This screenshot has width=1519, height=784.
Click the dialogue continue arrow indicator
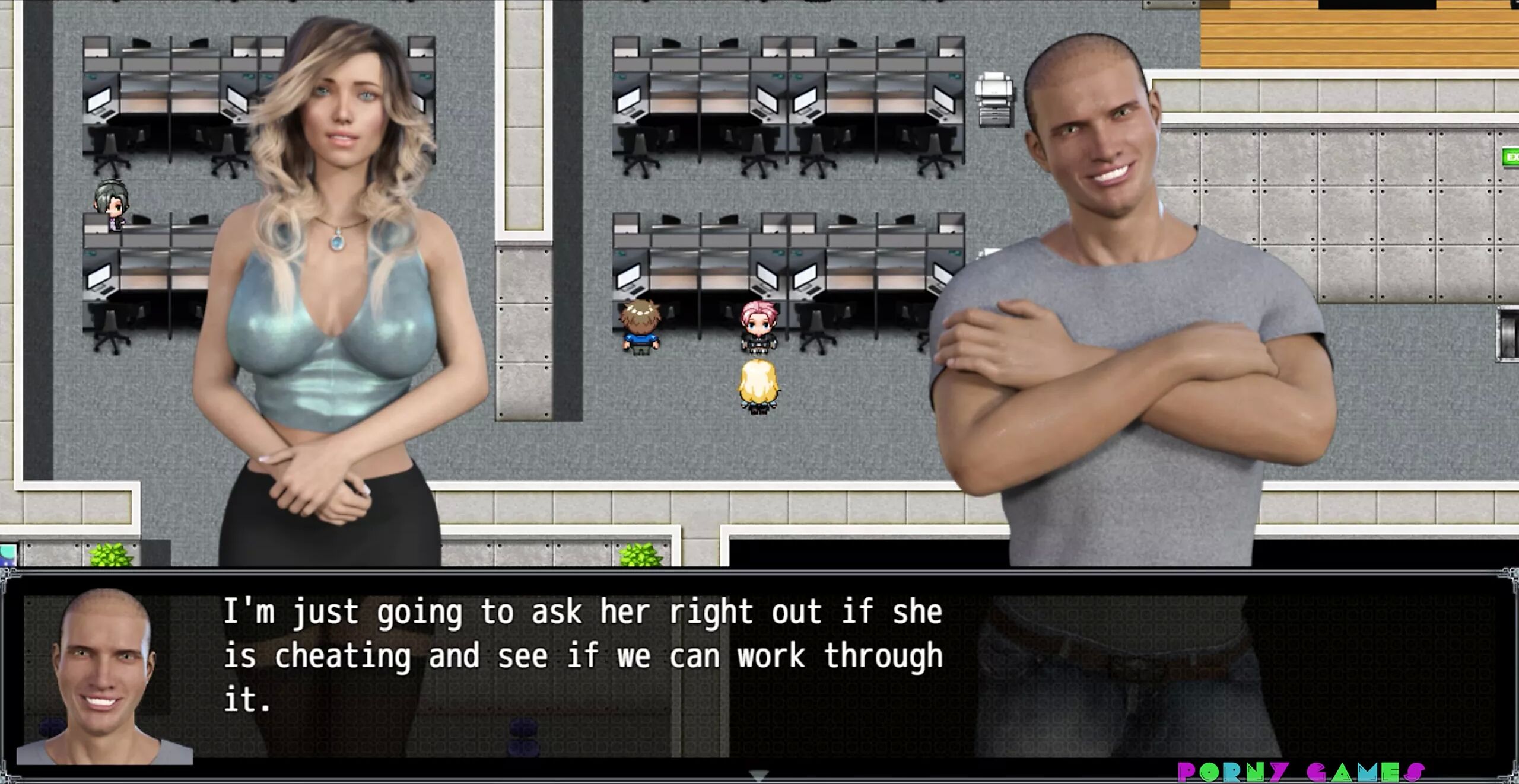click(759, 775)
